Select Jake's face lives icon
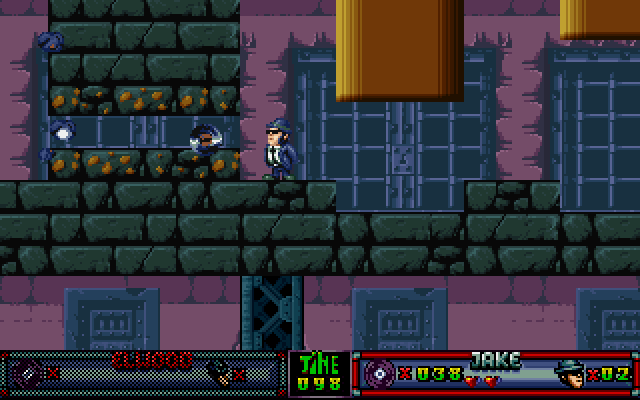 pyautogui.click(x=569, y=373)
